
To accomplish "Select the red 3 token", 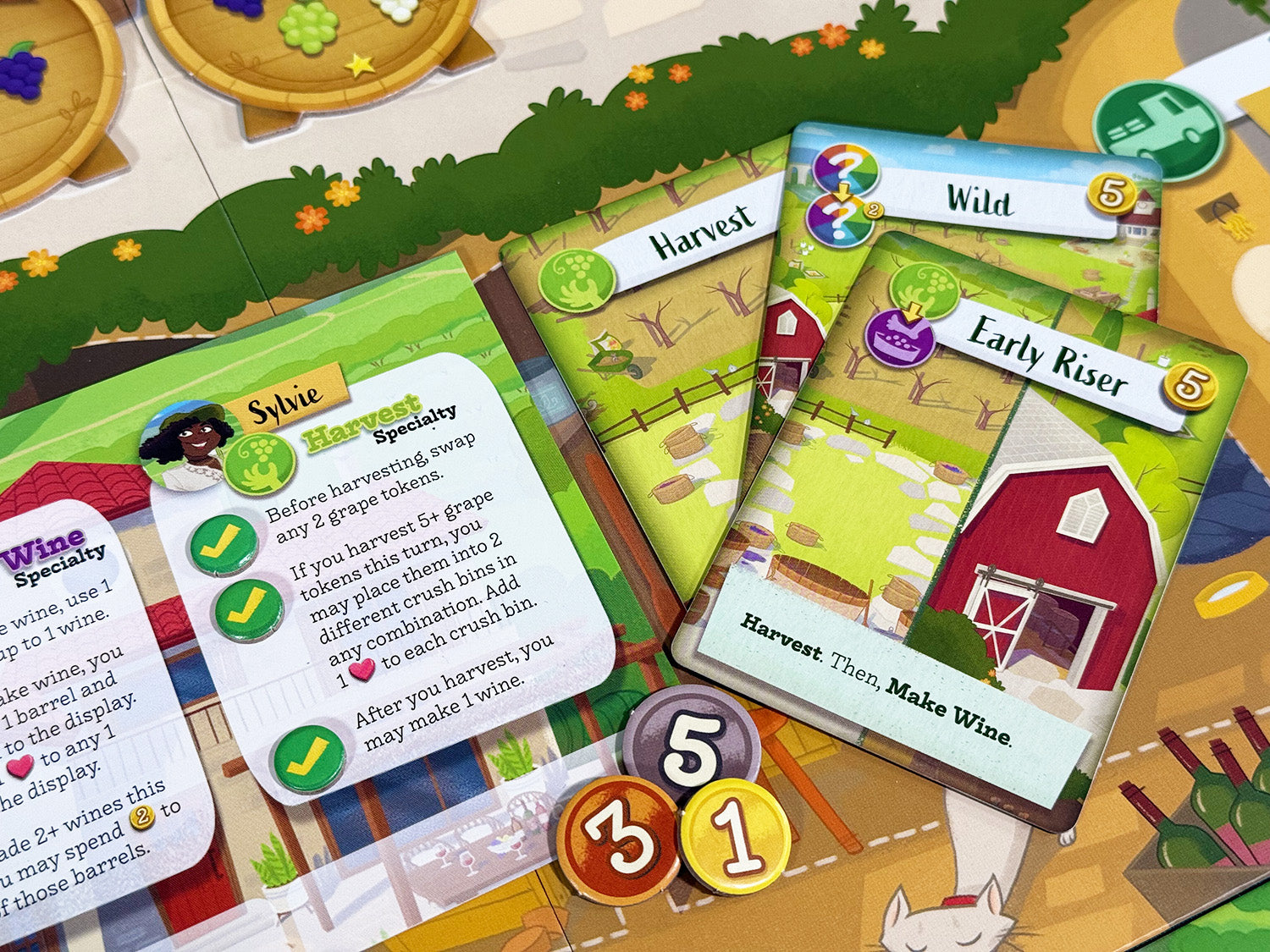I will click(x=616, y=838).
